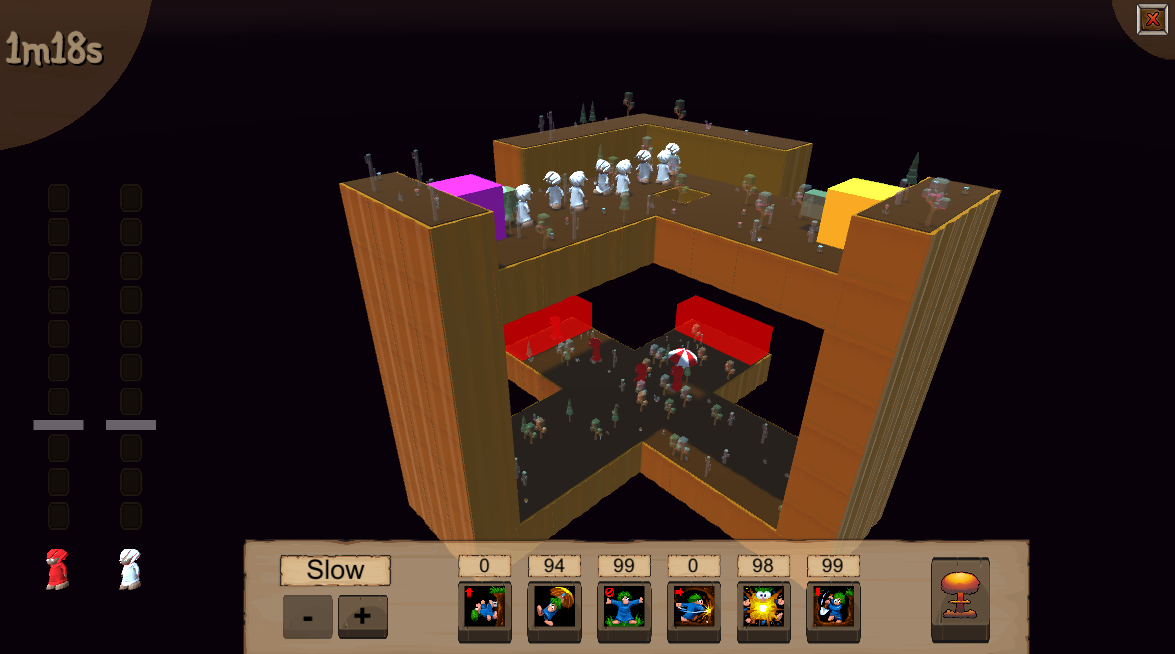Decrease game speed with the minus button
The image size is (1175, 654).
tap(308, 616)
